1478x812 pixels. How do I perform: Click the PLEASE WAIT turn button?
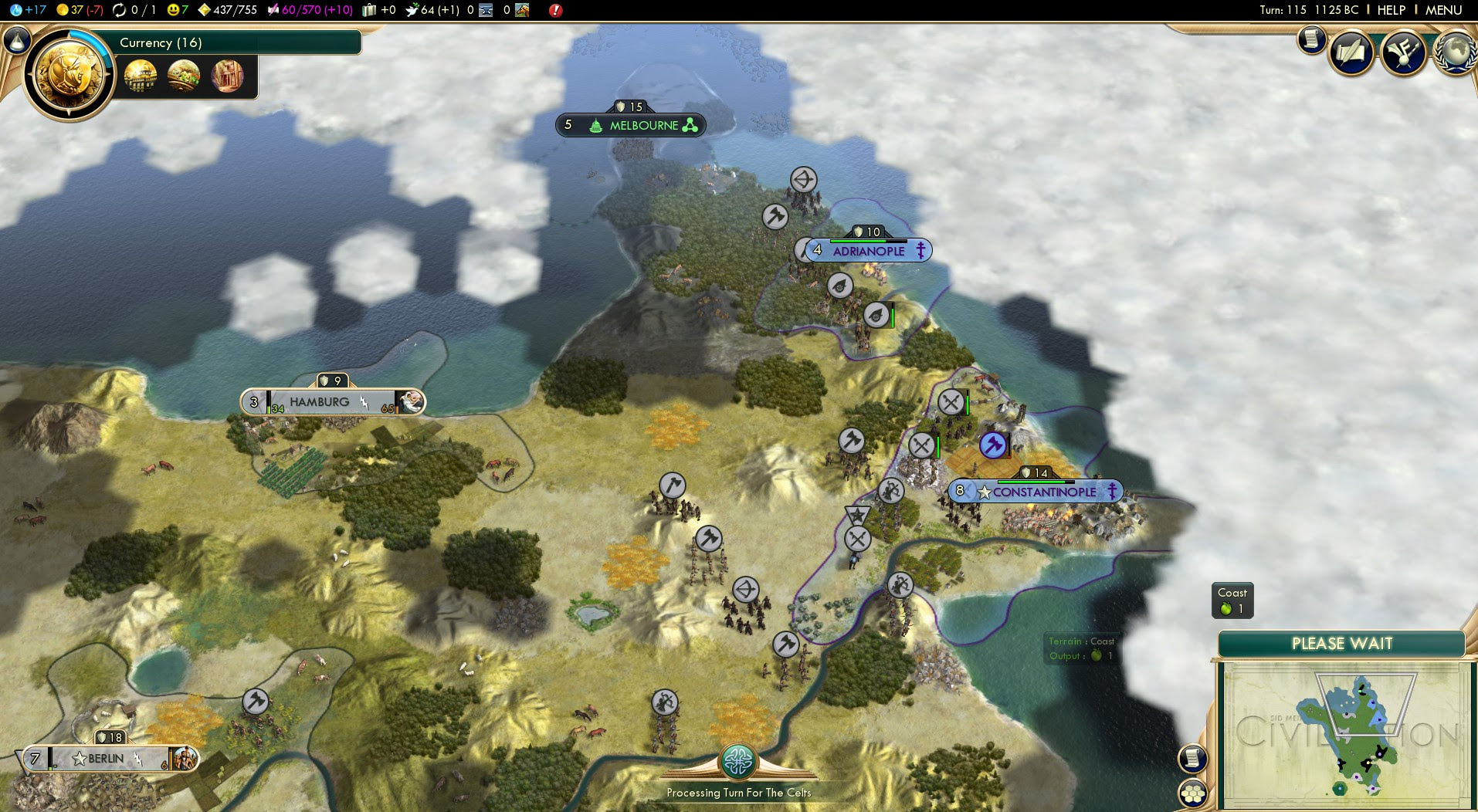[1341, 644]
